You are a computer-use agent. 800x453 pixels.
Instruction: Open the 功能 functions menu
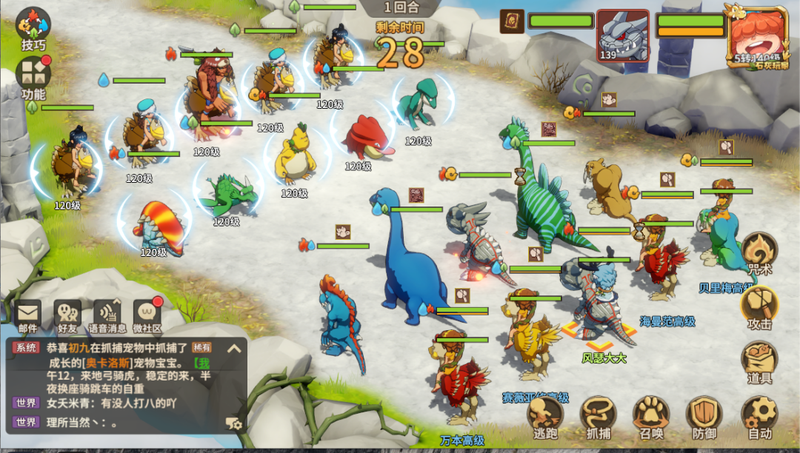pos(35,76)
